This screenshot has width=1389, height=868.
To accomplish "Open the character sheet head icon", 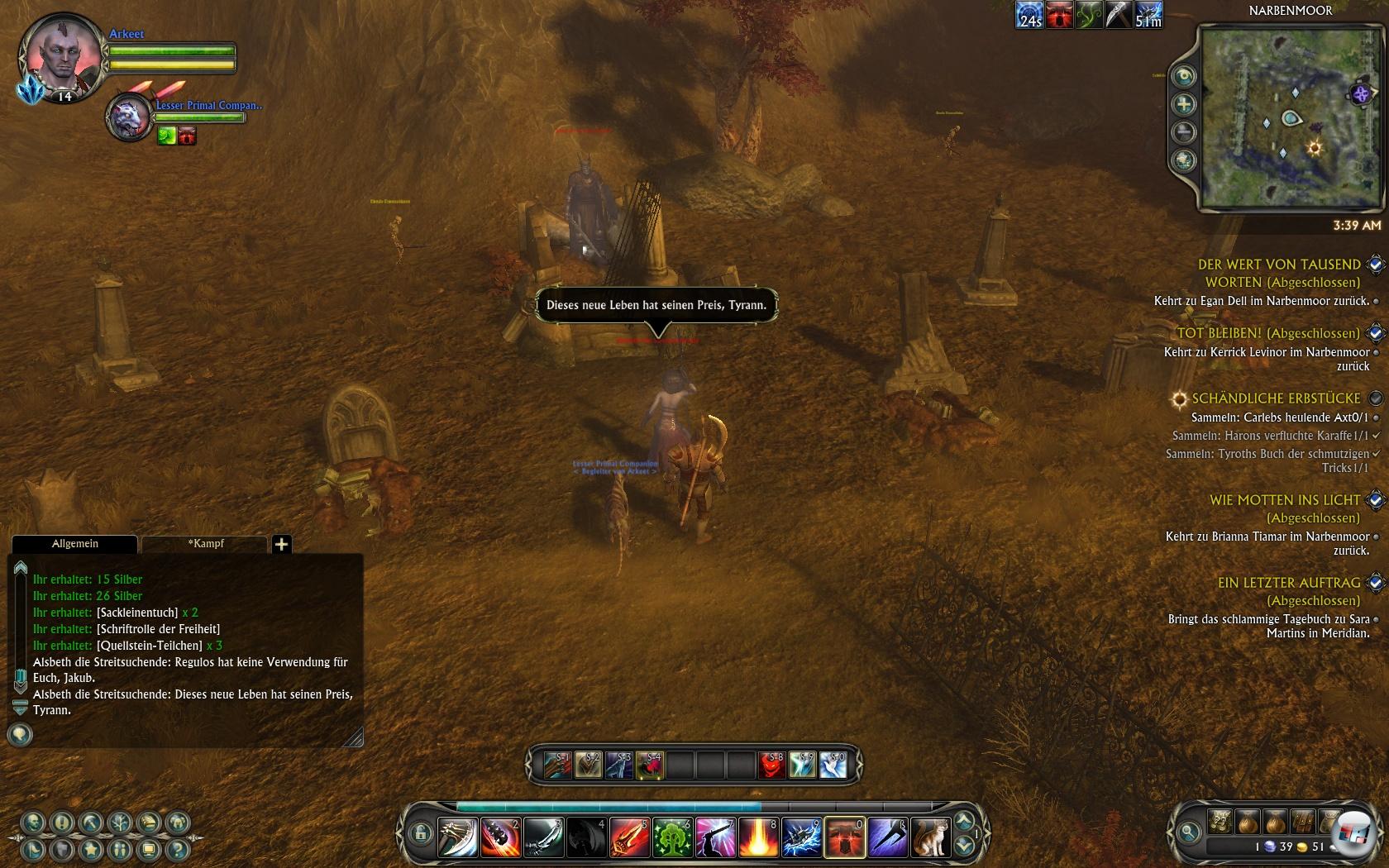I will tap(33, 823).
